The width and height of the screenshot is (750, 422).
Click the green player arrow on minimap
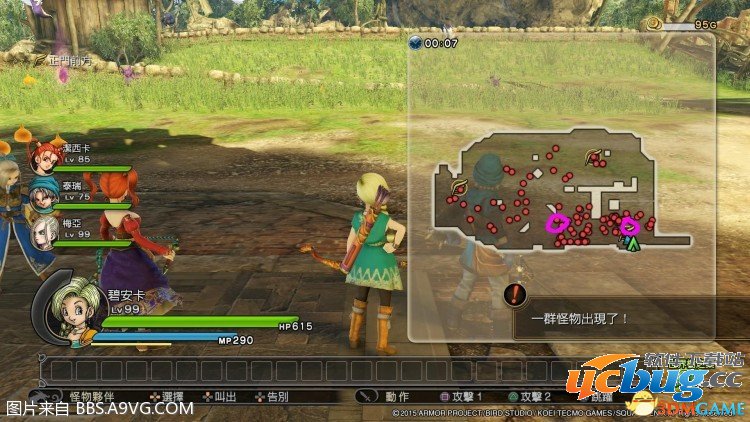click(632, 241)
